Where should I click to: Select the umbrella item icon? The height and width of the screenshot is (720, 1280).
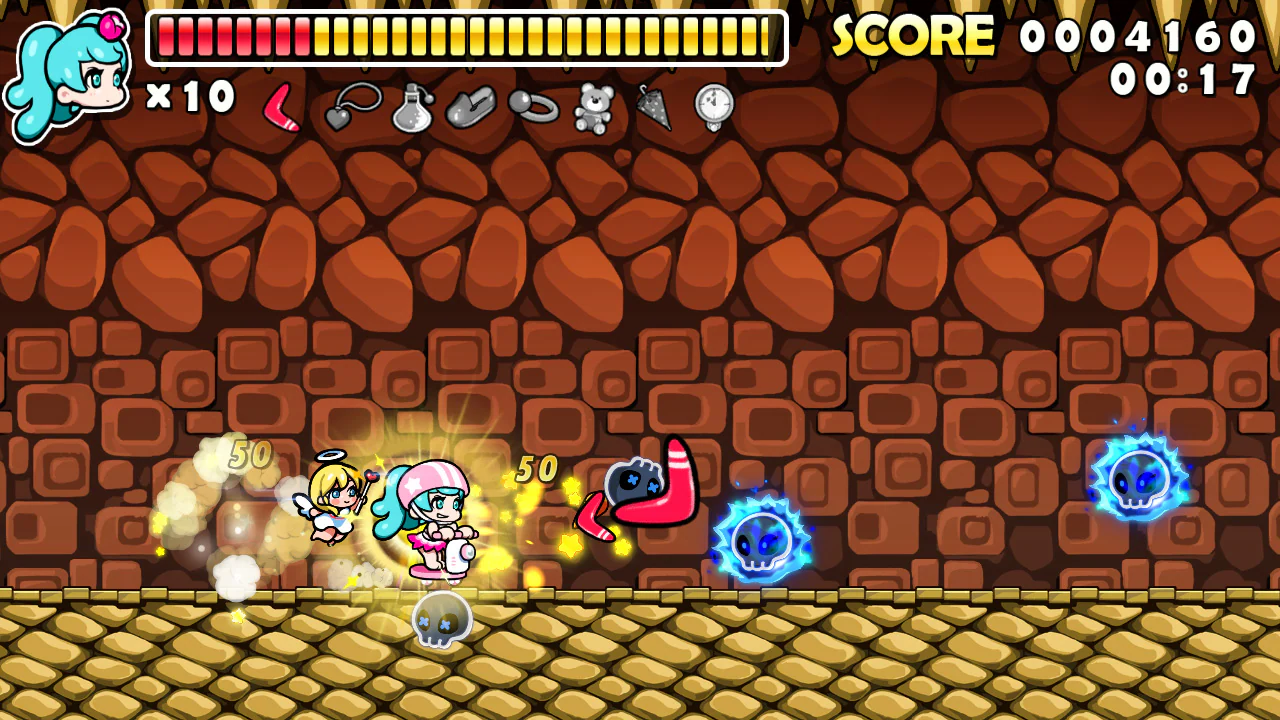tap(654, 108)
